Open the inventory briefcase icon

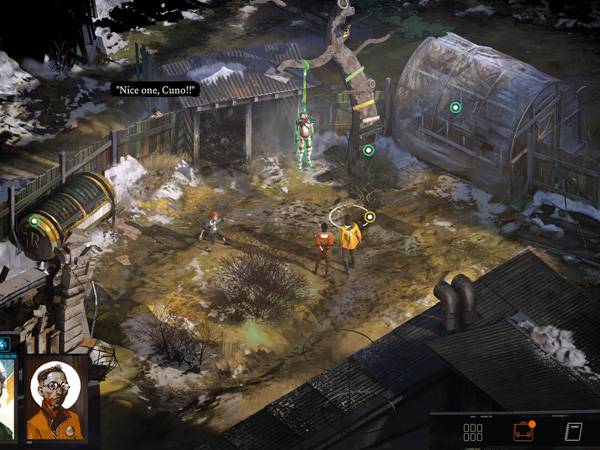pos(523,432)
